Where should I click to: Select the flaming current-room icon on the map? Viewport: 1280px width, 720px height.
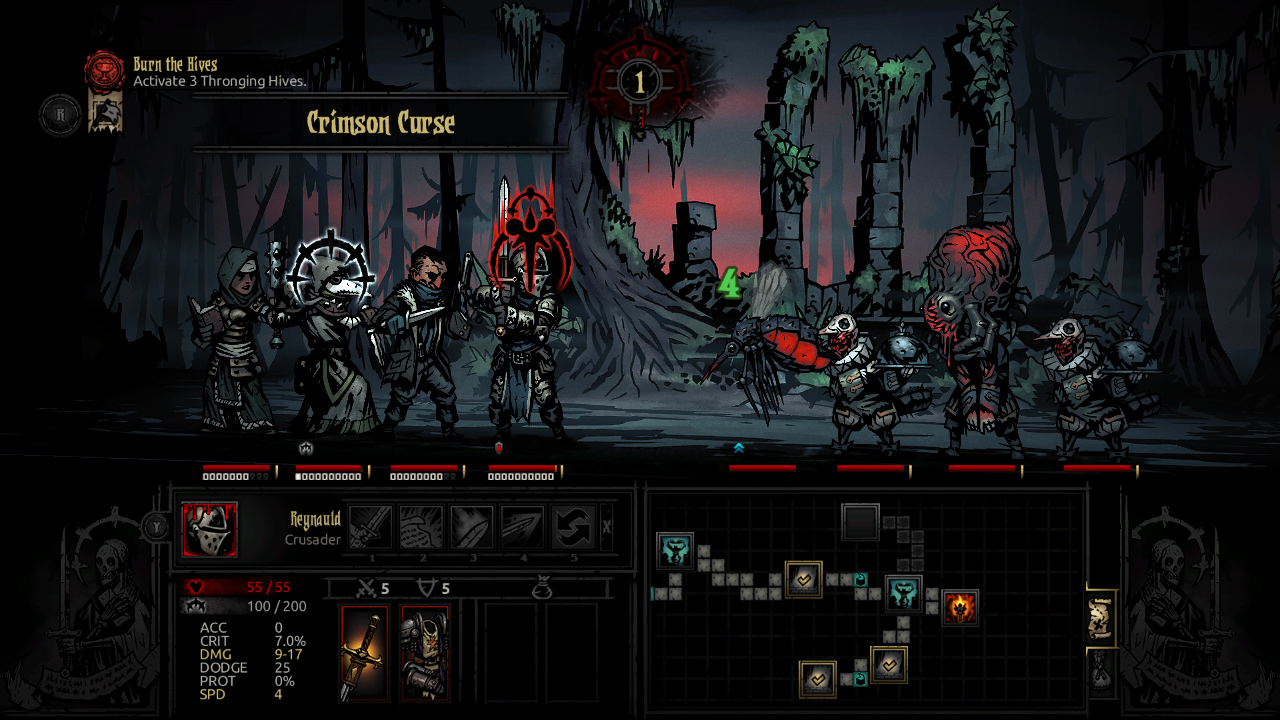[x=959, y=607]
